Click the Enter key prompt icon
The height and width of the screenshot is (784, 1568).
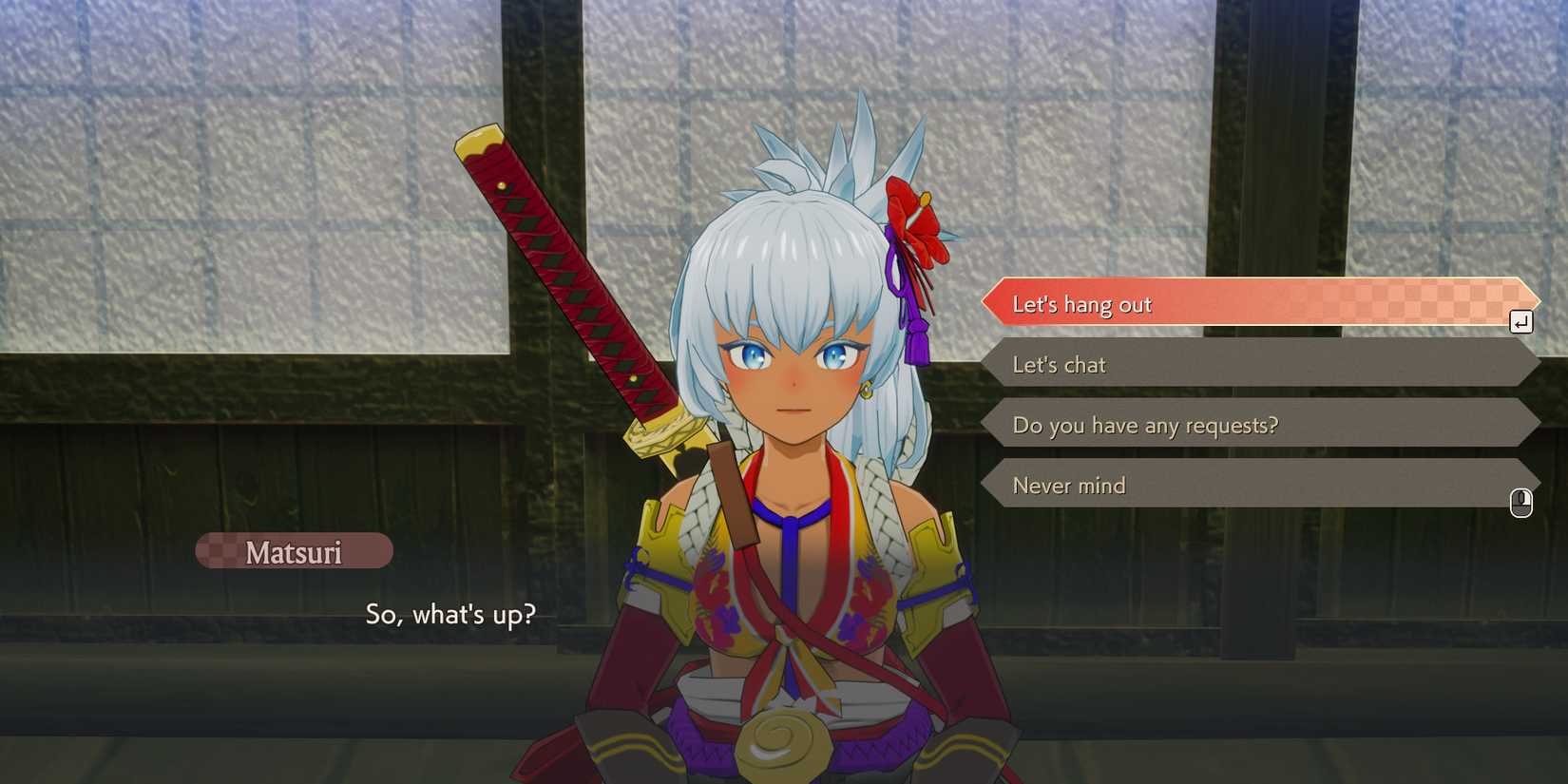[1521, 322]
